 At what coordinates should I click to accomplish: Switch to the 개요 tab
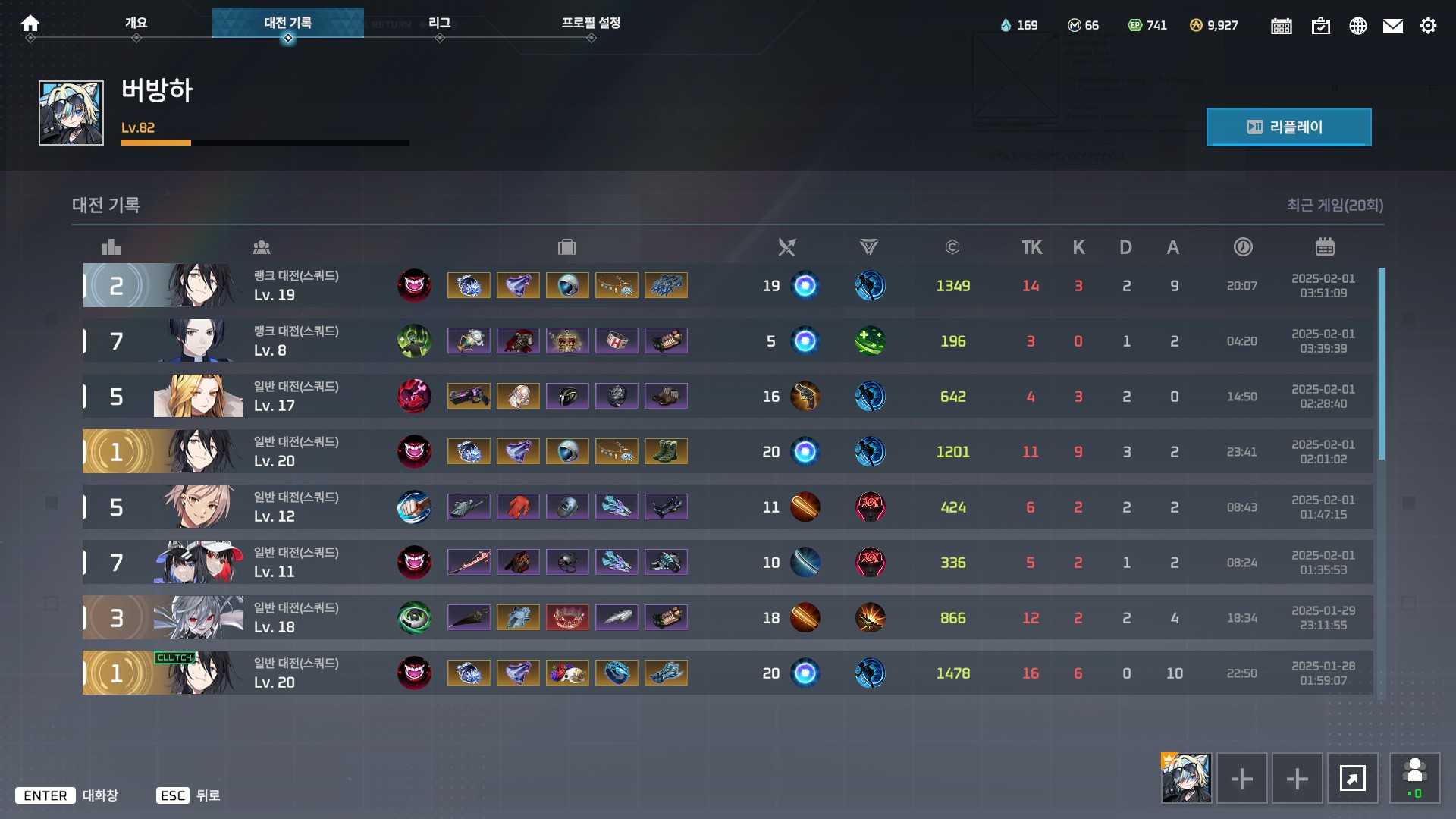coord(136,23)
